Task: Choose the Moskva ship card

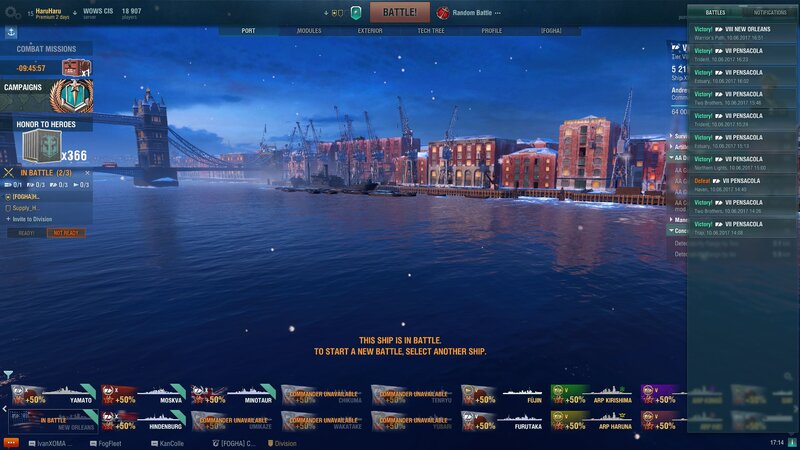Action: click(x=143, y=395)
